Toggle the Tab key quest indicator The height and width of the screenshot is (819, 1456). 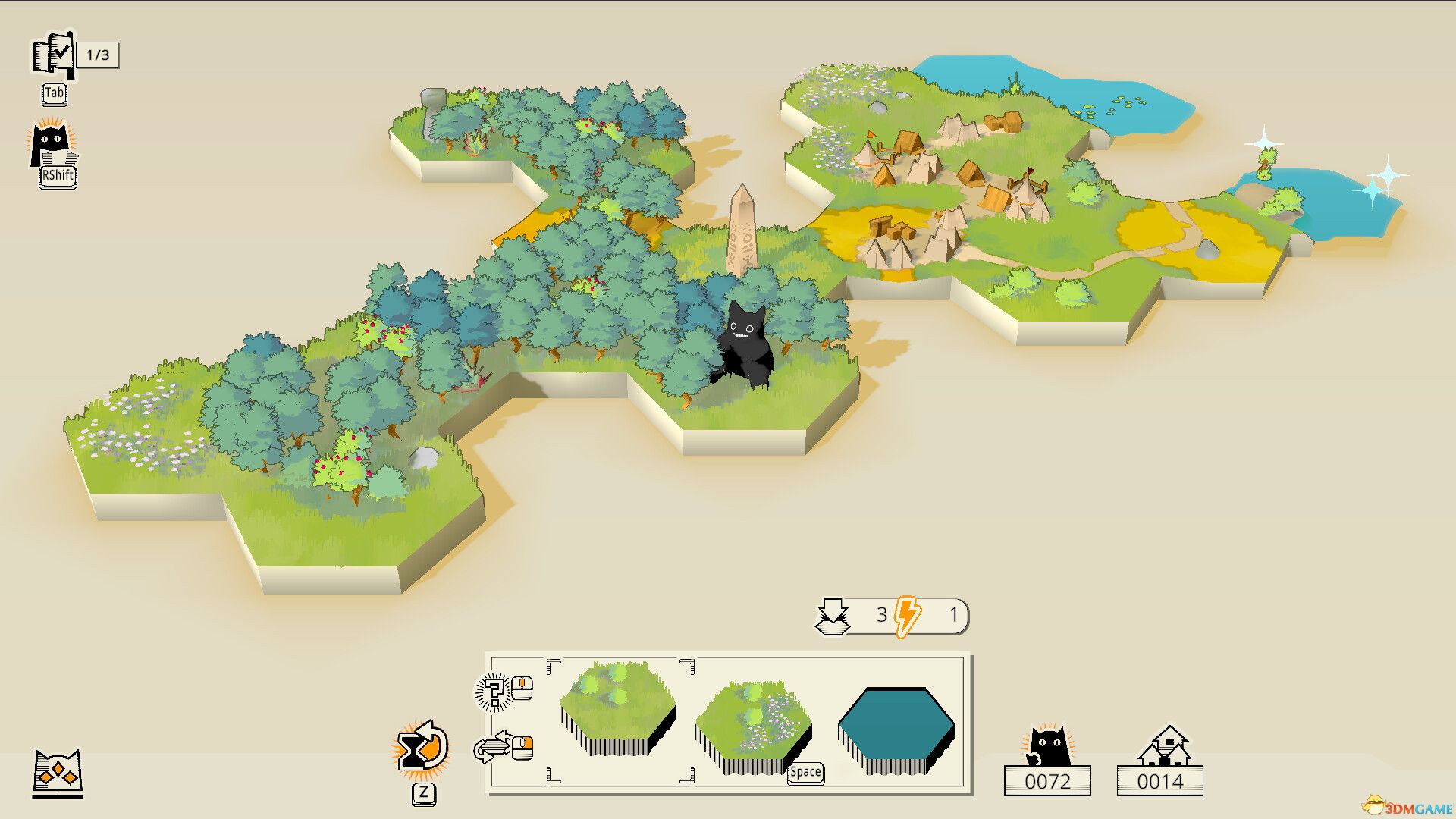pos(54,95)
